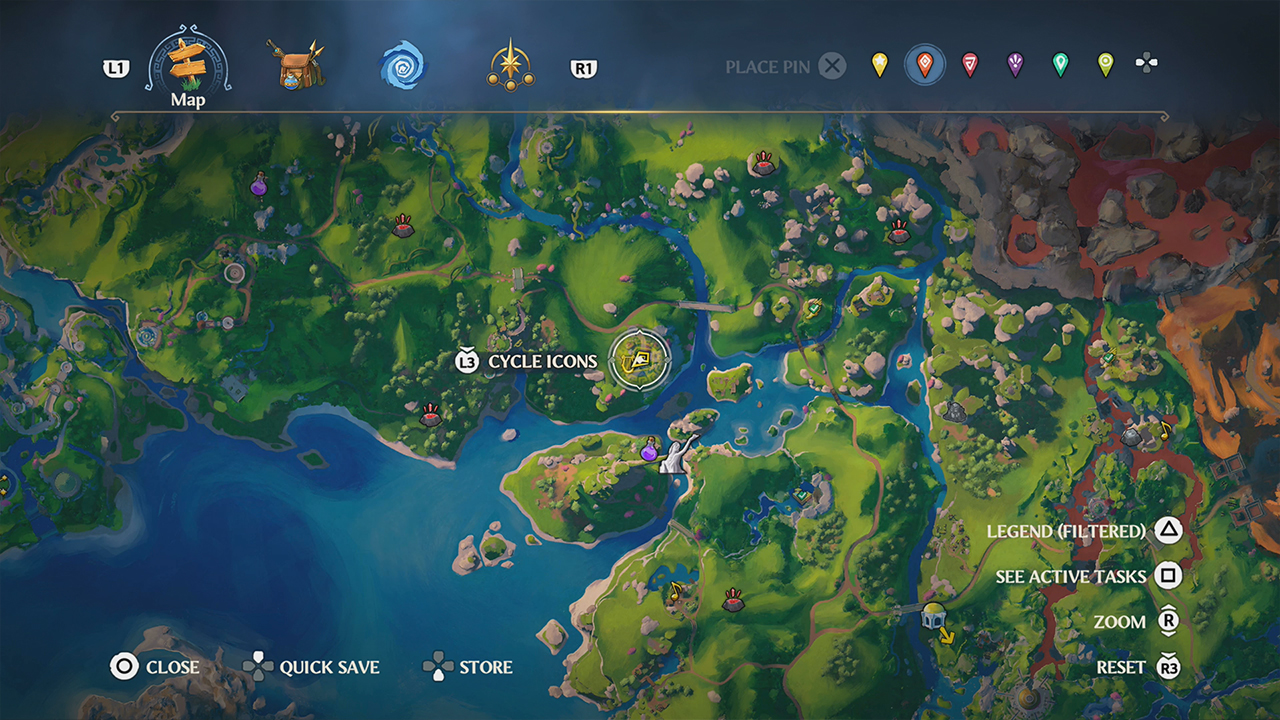1280x720 pixels.
Task: Select the blue swirl Skills tab icon
Action: (x=403, y=68)
